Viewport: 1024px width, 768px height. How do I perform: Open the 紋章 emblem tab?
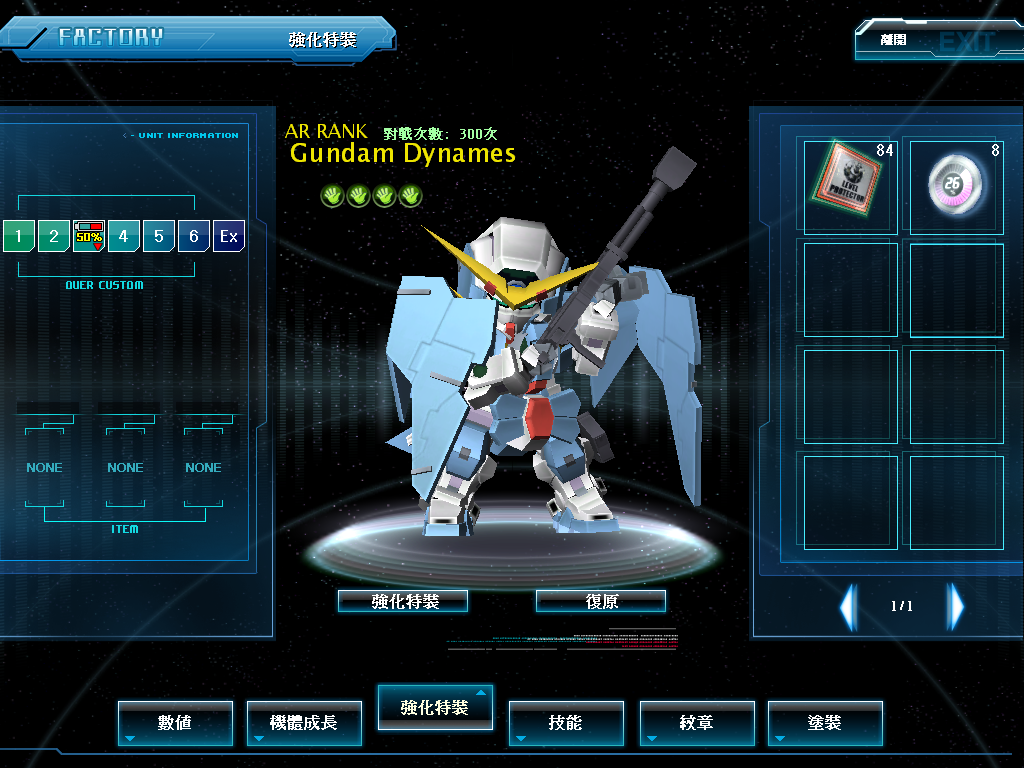[x=697, y=723]
